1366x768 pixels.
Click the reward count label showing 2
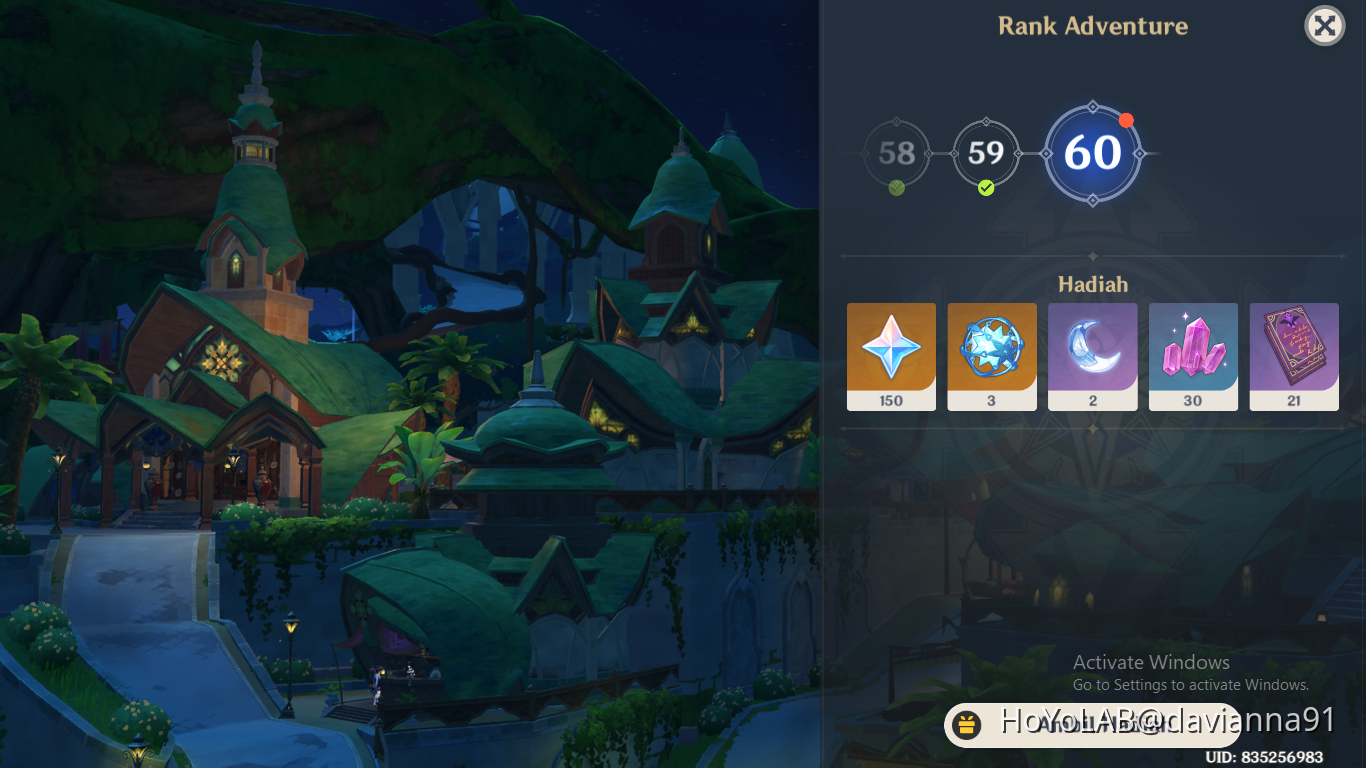tap(1092, 400)
